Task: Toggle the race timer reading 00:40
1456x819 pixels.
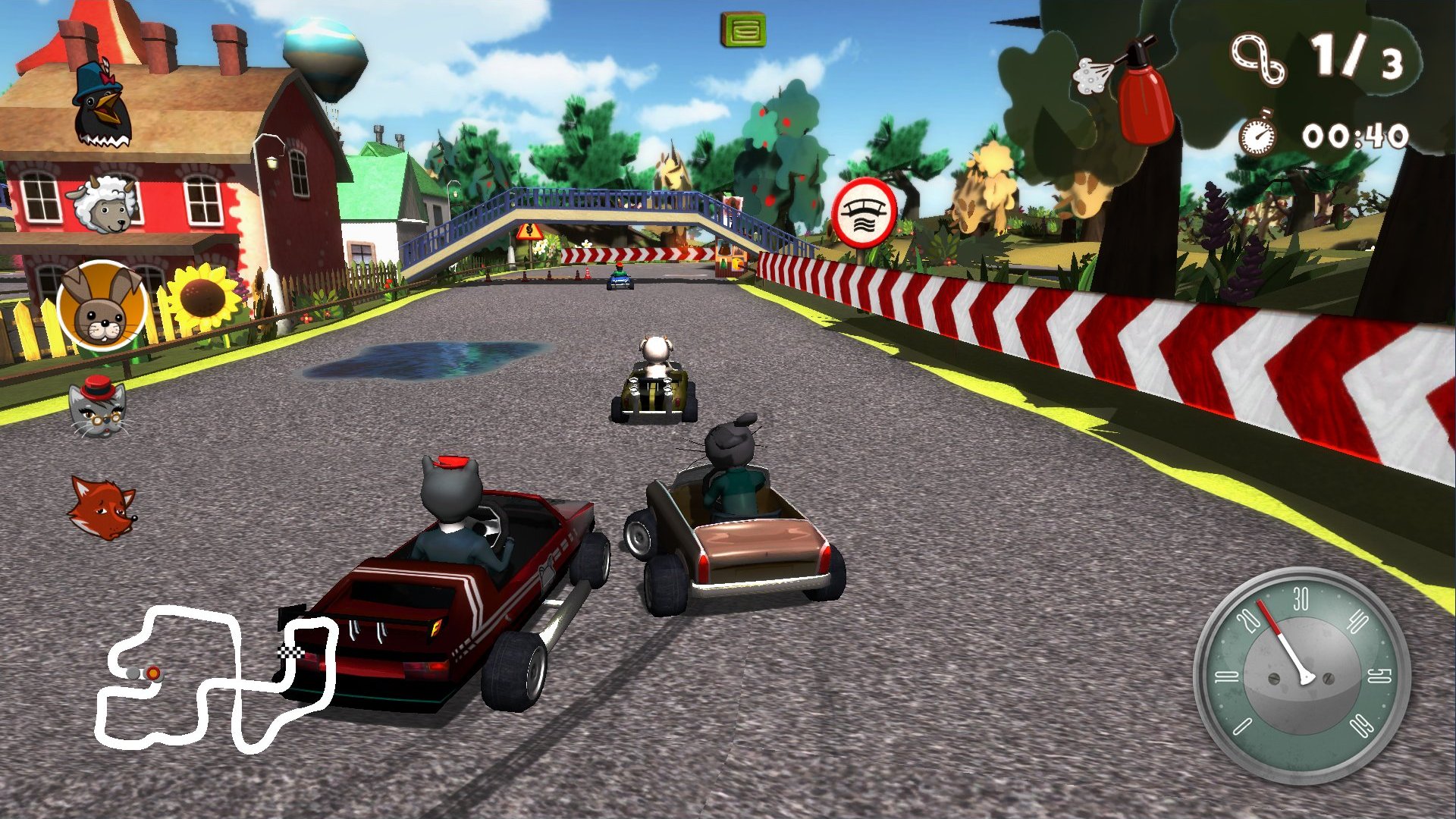Action: click(x=1357, y=136)
